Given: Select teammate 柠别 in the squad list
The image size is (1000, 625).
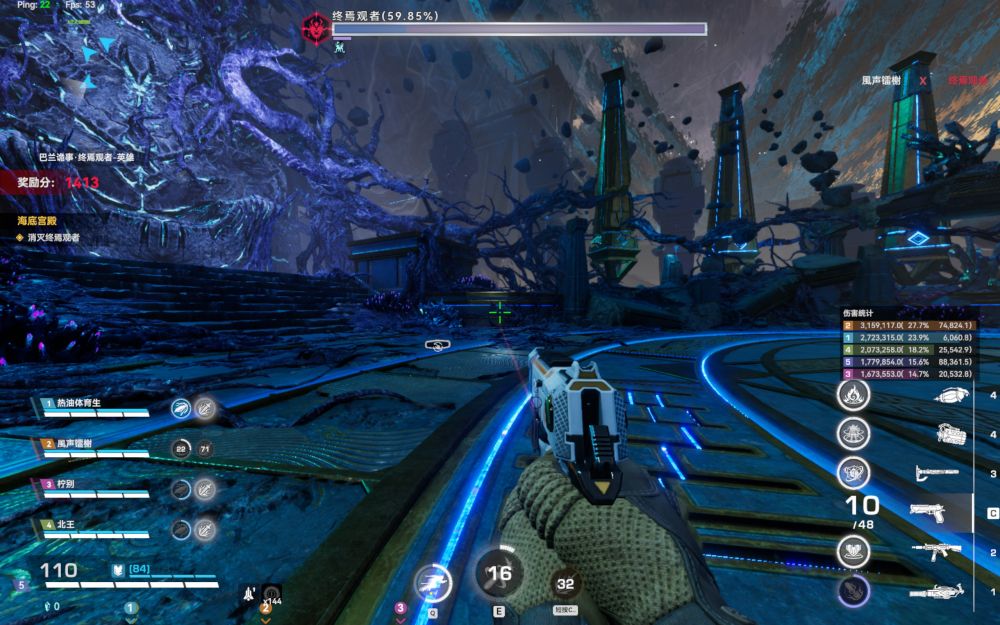Looking at the screenshot, I should click(94, 486).
